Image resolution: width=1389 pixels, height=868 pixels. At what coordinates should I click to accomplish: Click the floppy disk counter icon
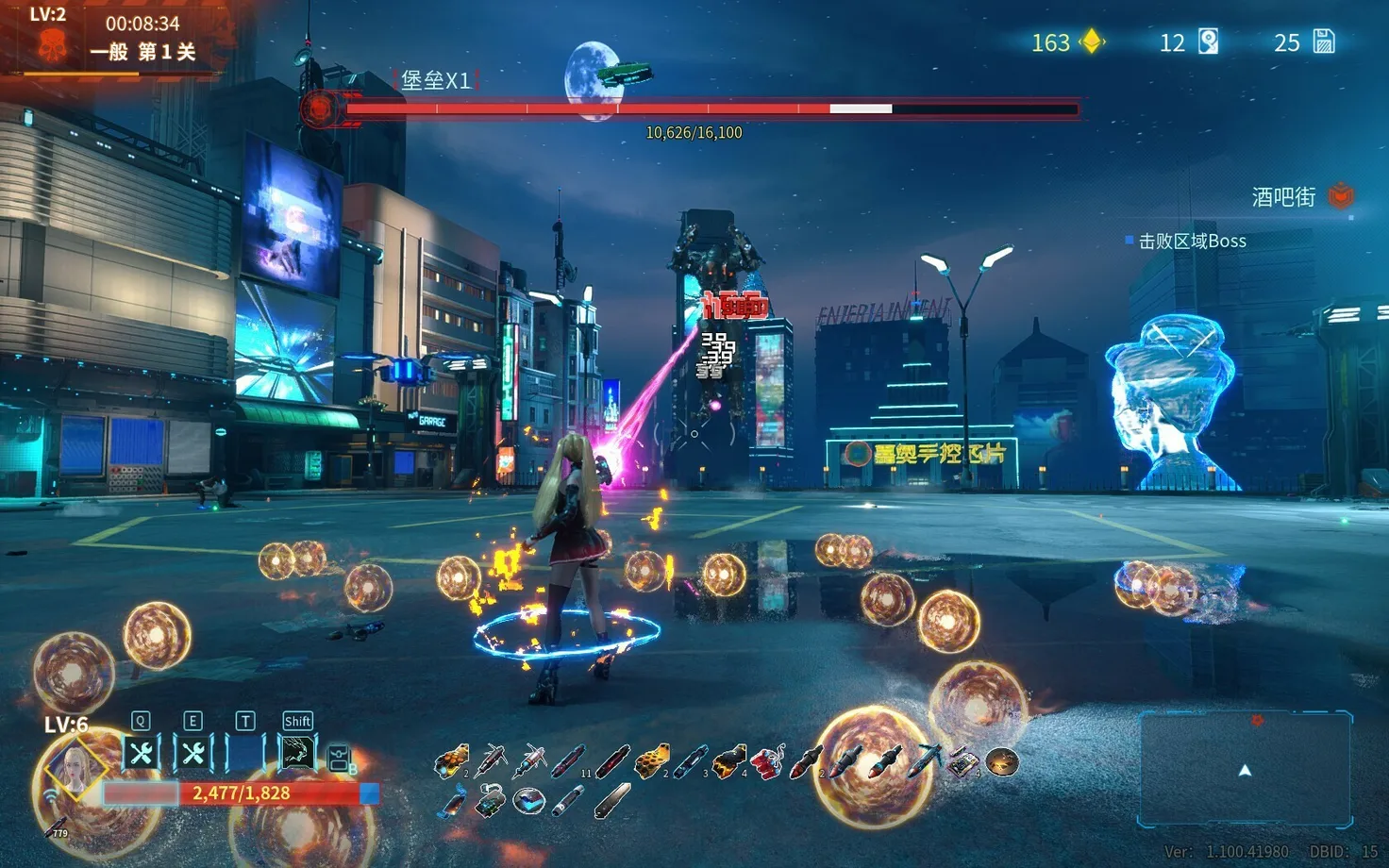[x=1324, y=42]
